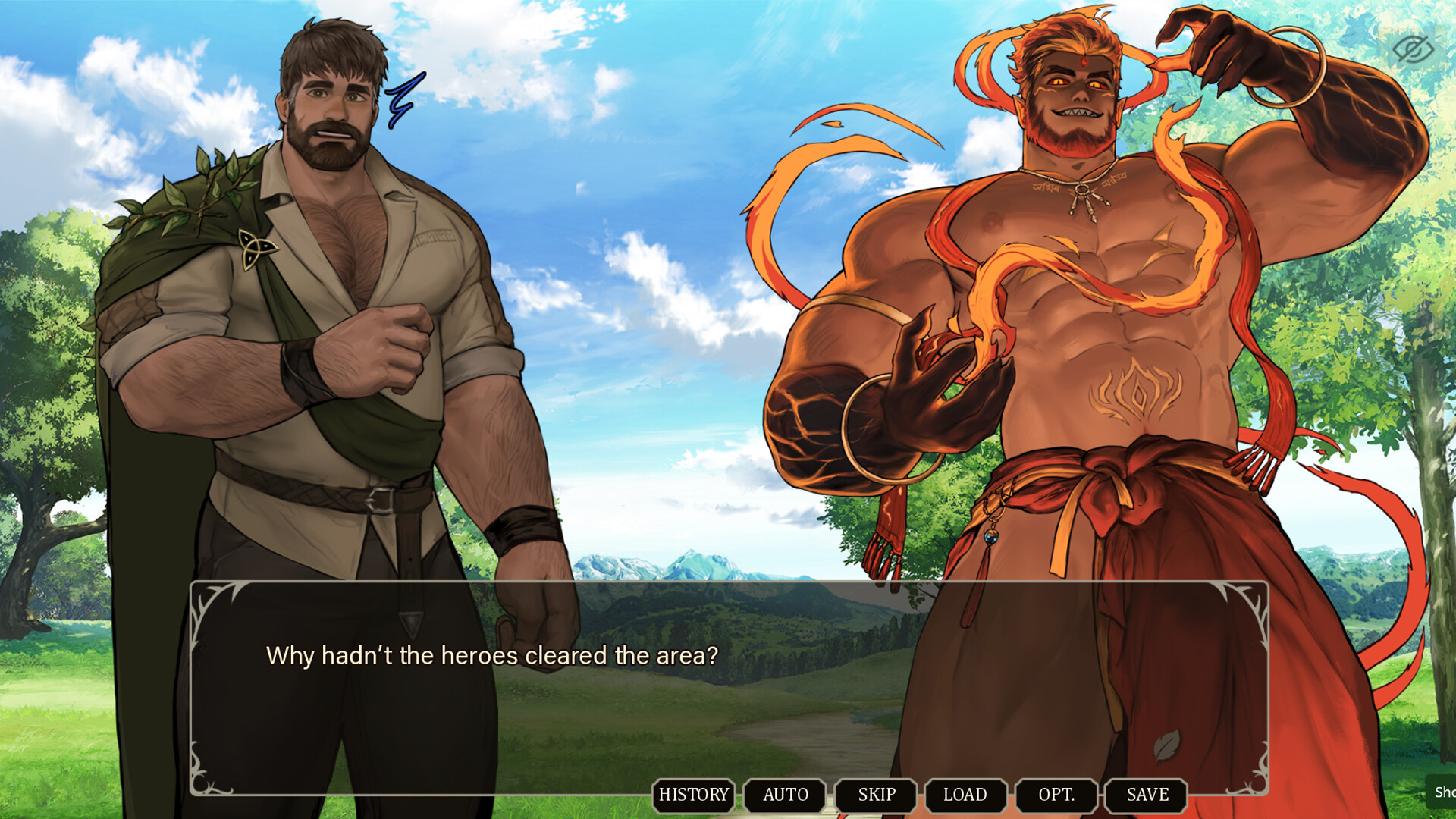The image size is (1456, 819).
Task: Save your progress with the SAVE button
Action: click(x=1146, y=795)
